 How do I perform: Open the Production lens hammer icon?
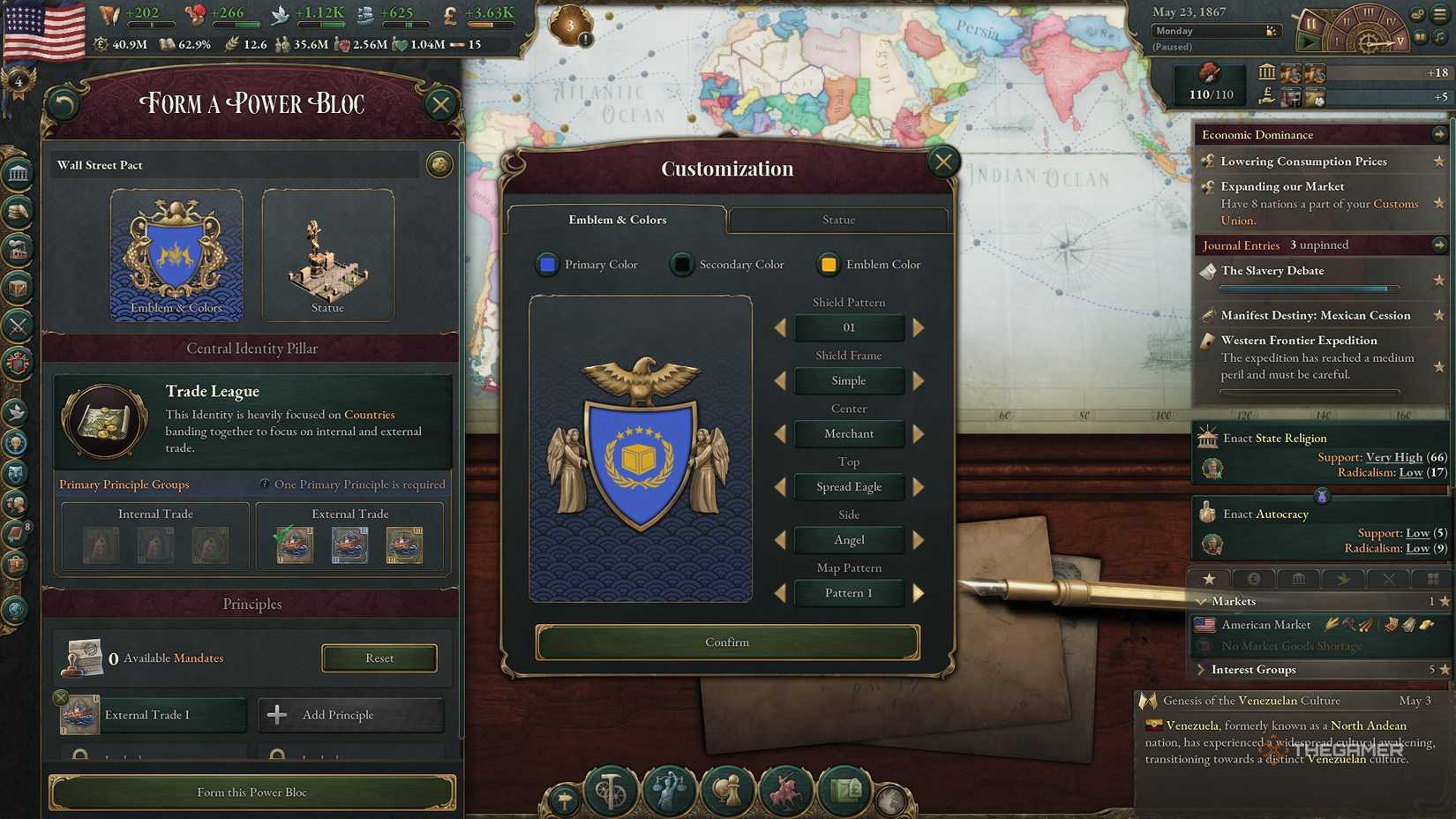pos(610,790)
